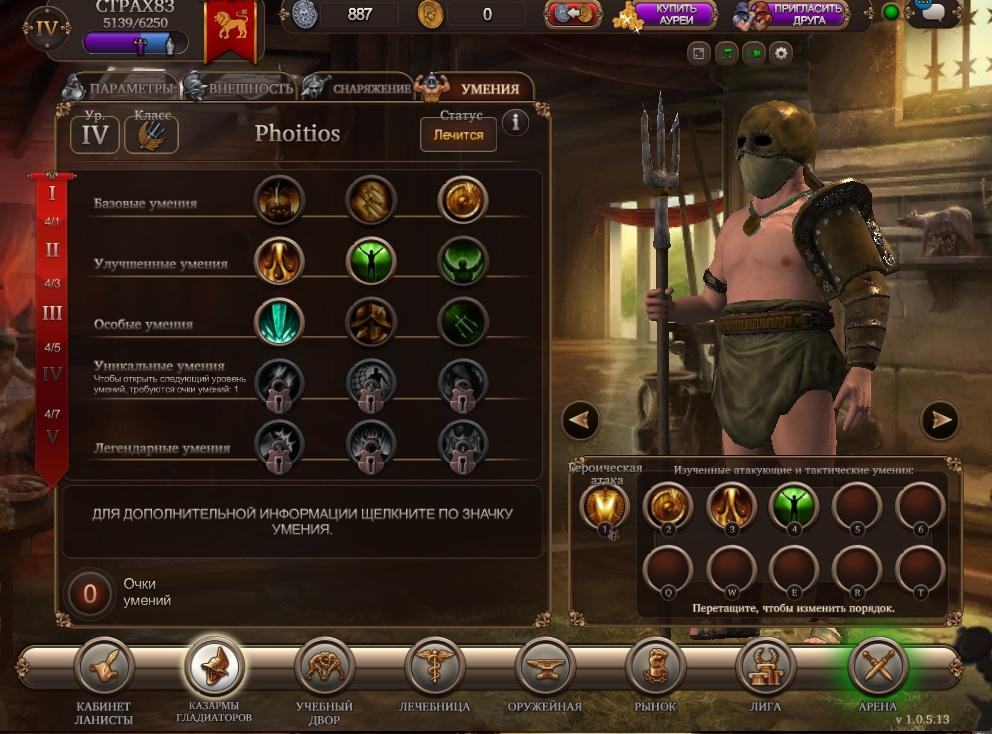Invite a friend with Пригласить друга
This screenshot has width=992, height=734.
click(791, 14)
